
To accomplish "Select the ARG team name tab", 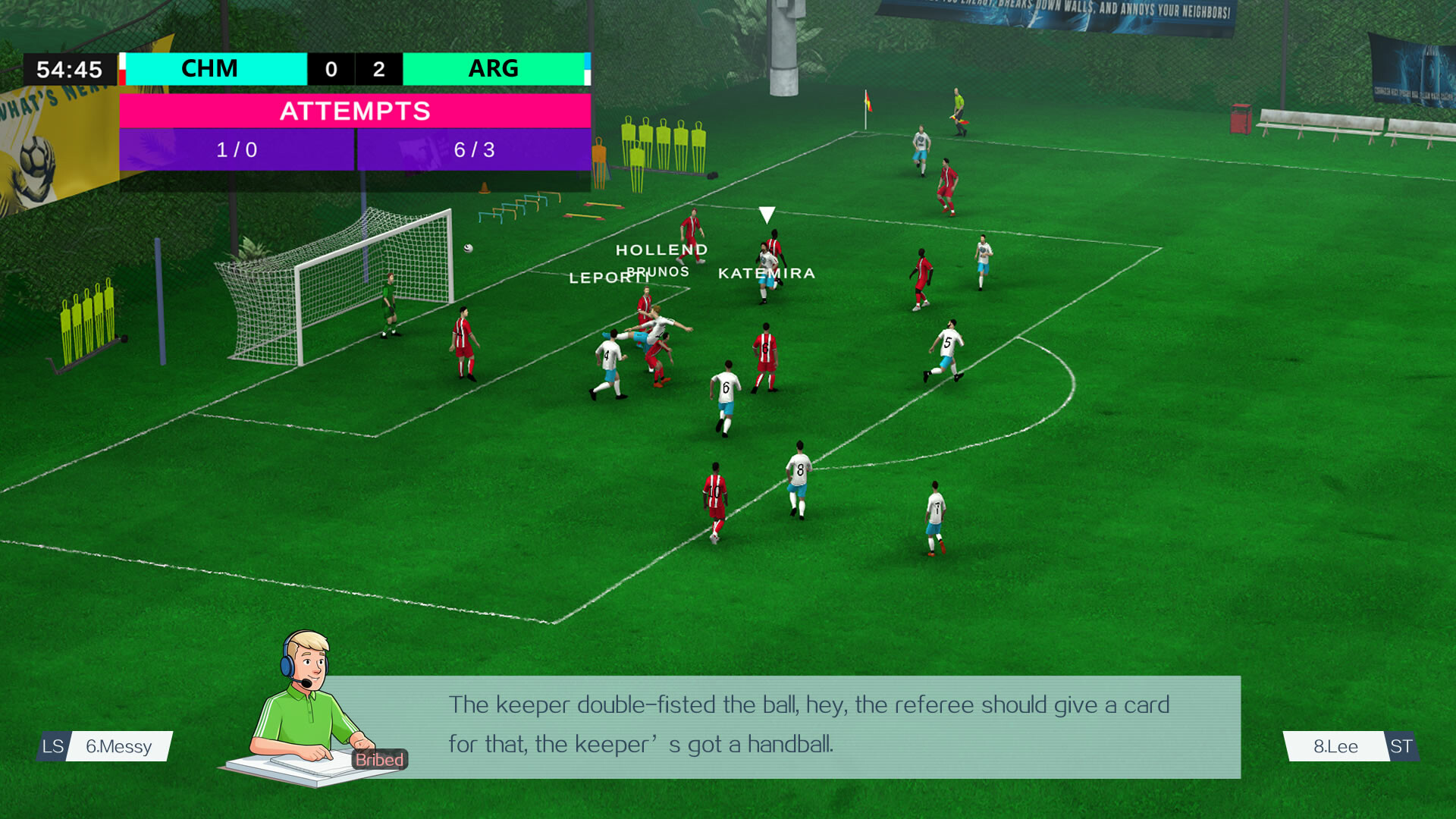I will click(x=493, y=69).
